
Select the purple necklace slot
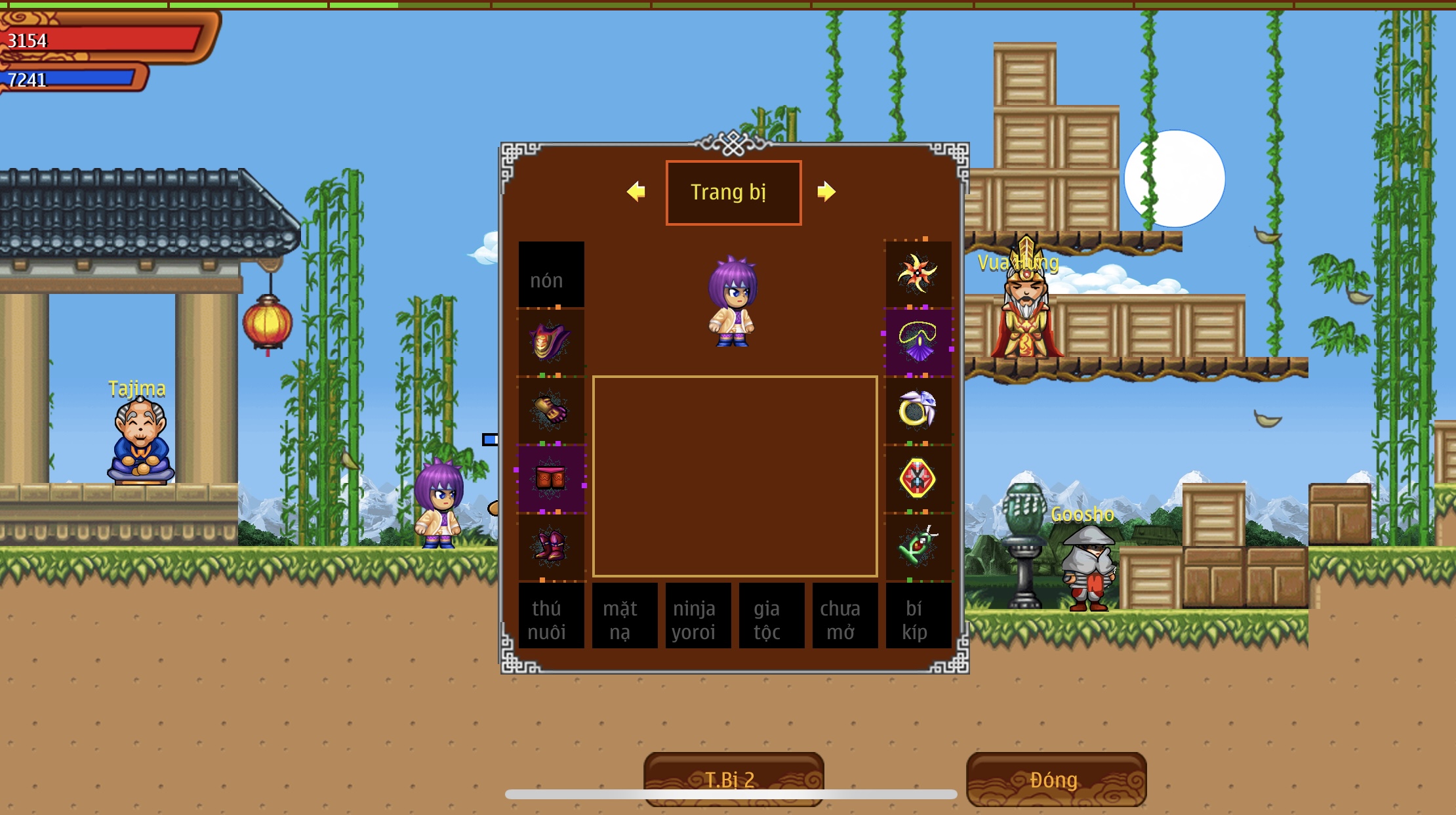pyautogui.click(x=918, y=342)
